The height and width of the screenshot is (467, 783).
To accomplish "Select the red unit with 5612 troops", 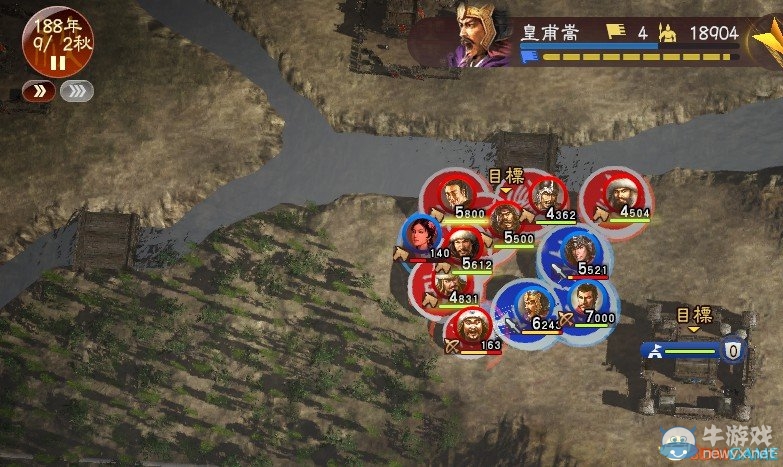I will (463, 246).
